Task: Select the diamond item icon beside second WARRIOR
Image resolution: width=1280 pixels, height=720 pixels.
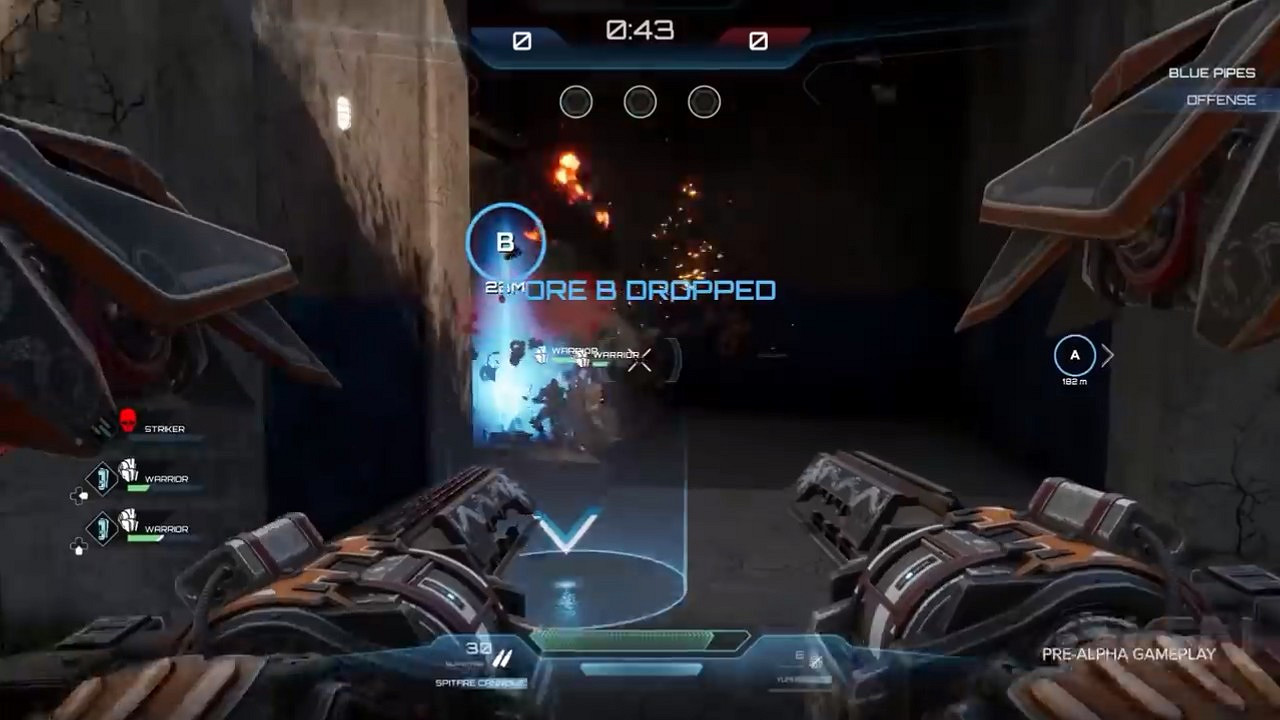Action: 100,528
